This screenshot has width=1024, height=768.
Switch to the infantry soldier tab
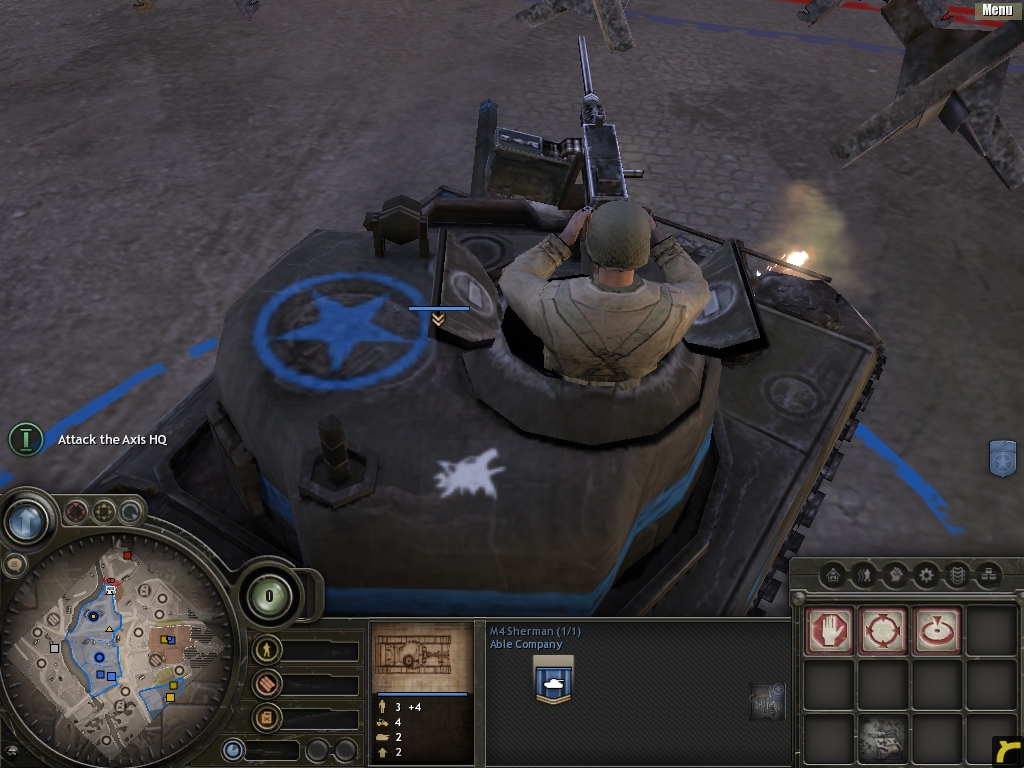point(864,575)
